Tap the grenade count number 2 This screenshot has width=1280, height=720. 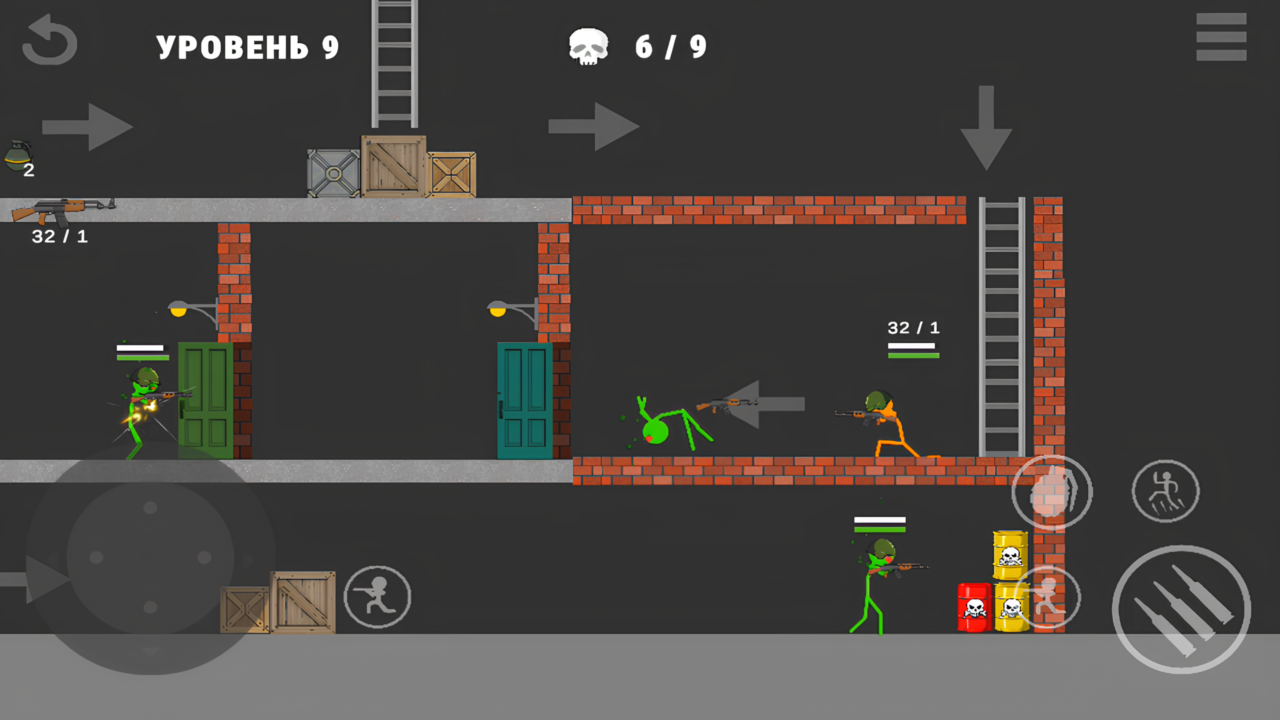[28, 171]
